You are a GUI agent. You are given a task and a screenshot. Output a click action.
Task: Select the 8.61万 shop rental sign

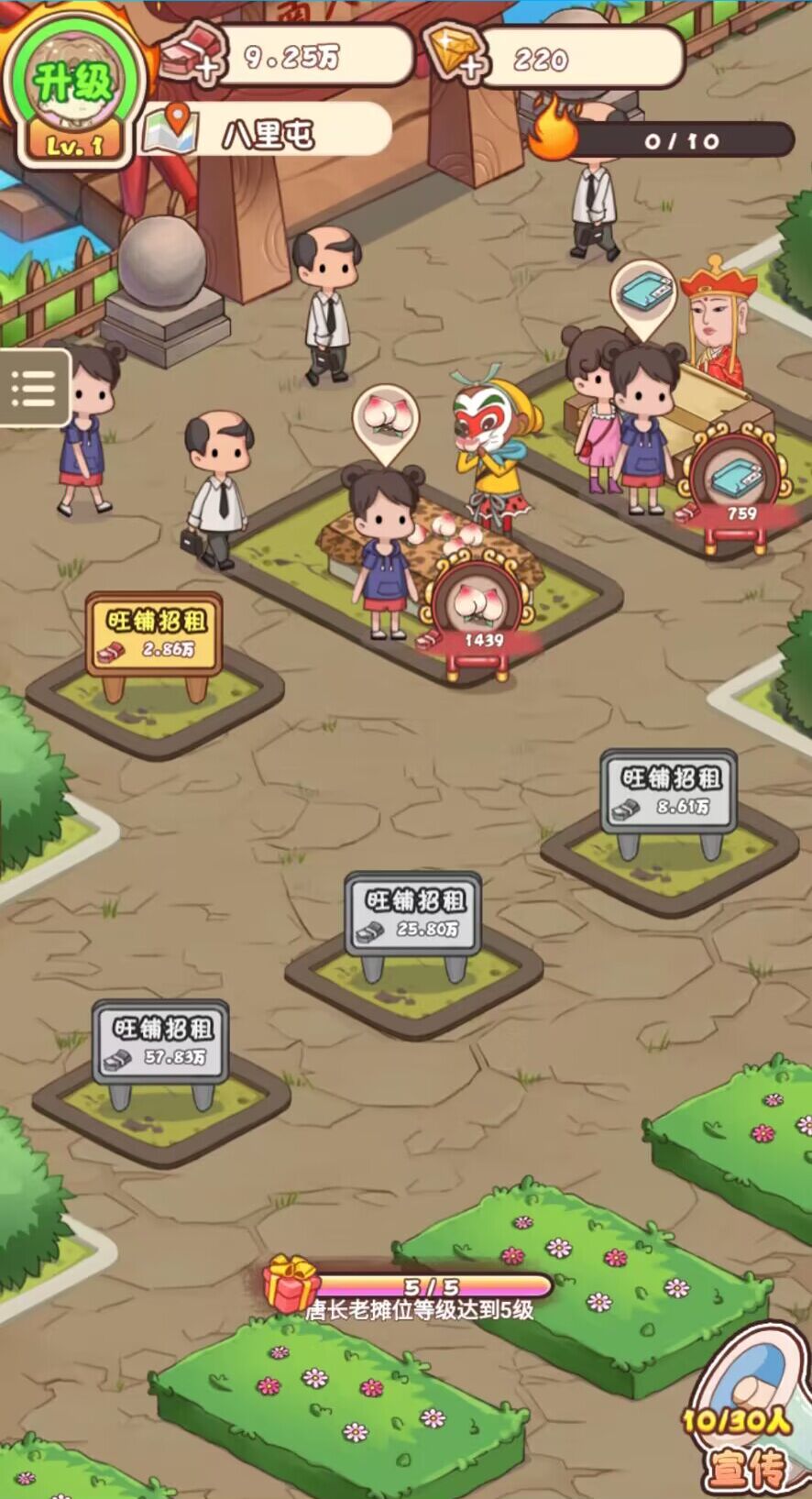click(x=669, y=792)
